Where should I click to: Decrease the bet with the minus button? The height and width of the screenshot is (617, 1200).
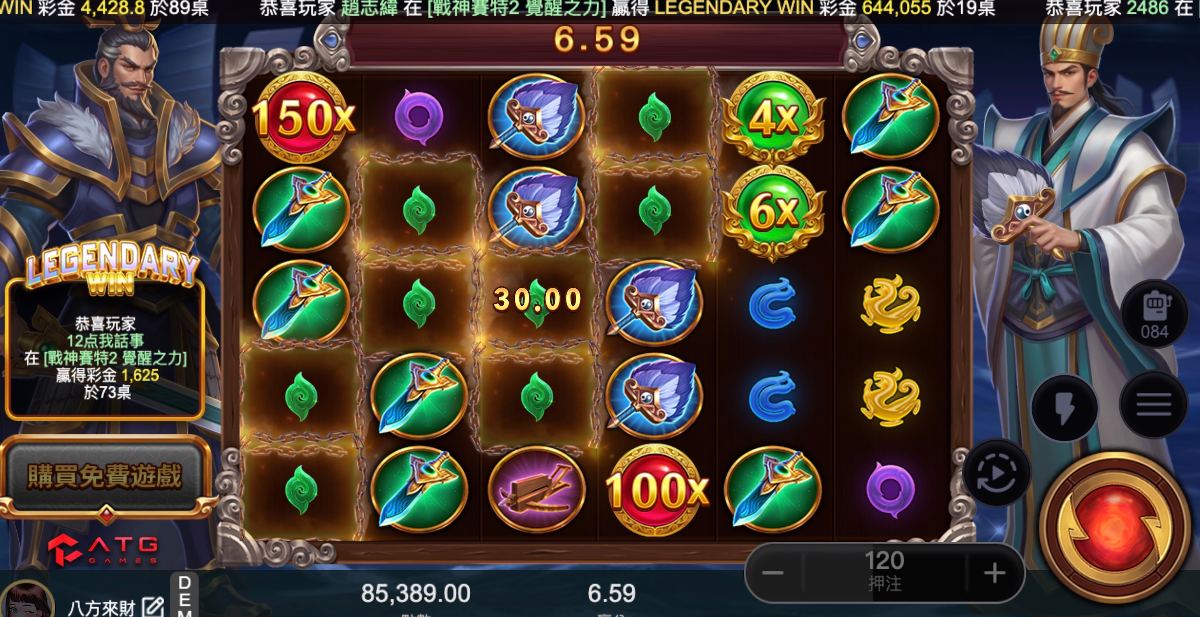pos(773,573)
